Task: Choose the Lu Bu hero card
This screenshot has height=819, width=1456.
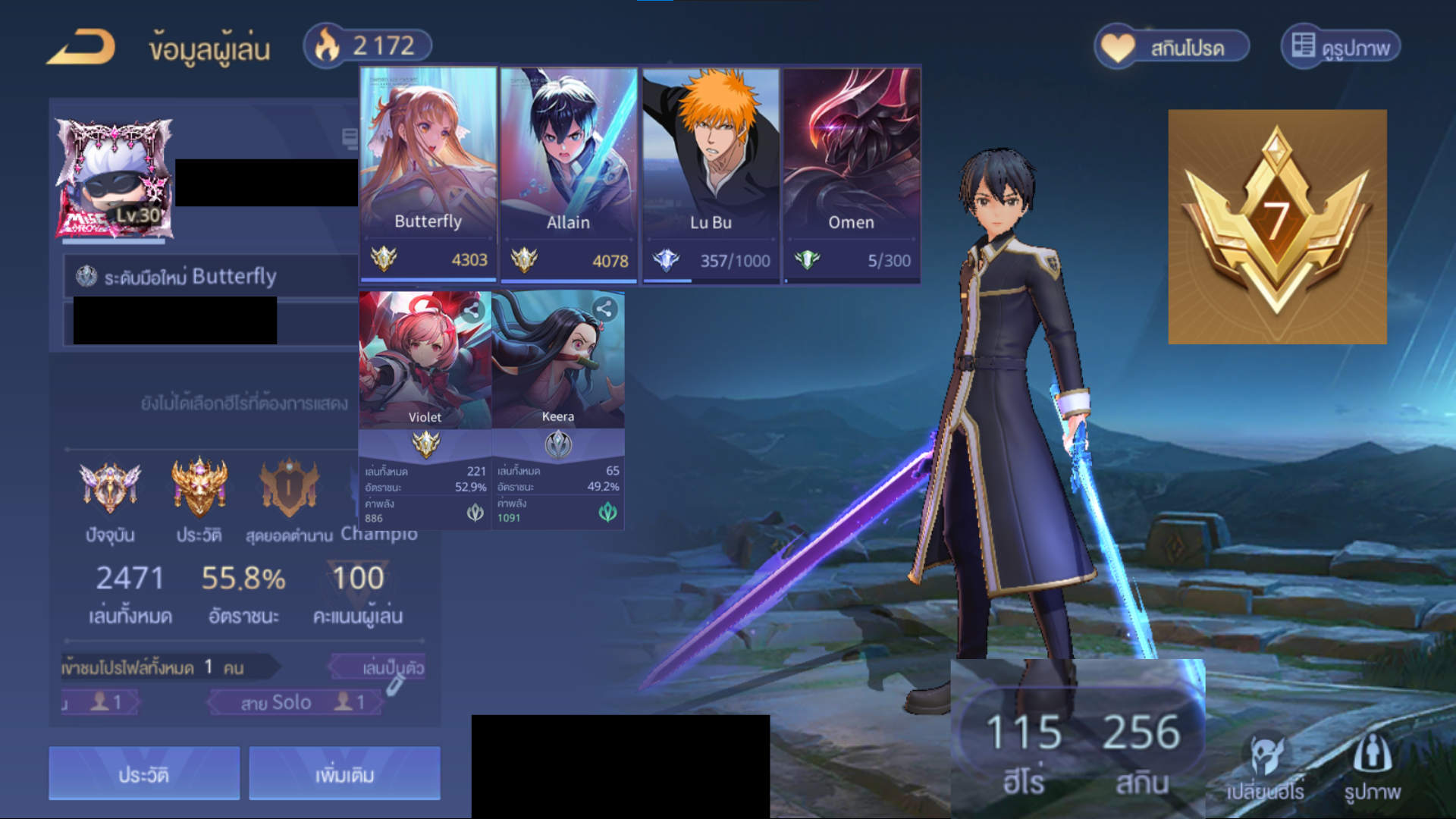Action: [711, 174]
